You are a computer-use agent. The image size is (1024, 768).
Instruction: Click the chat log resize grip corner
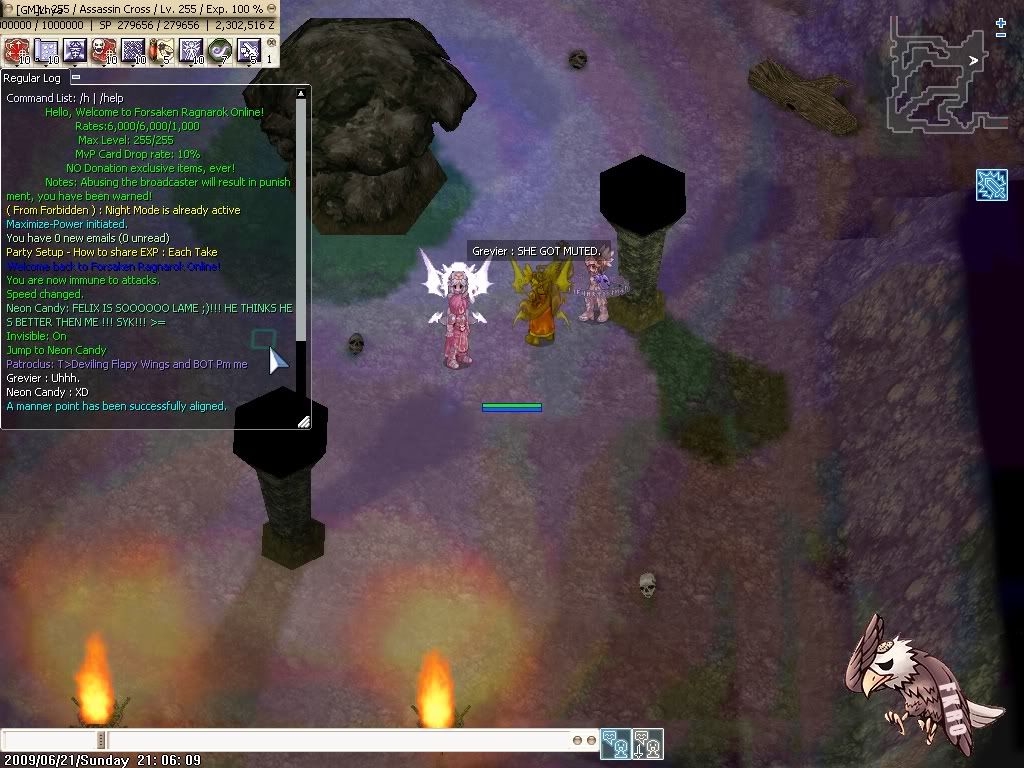303,422
